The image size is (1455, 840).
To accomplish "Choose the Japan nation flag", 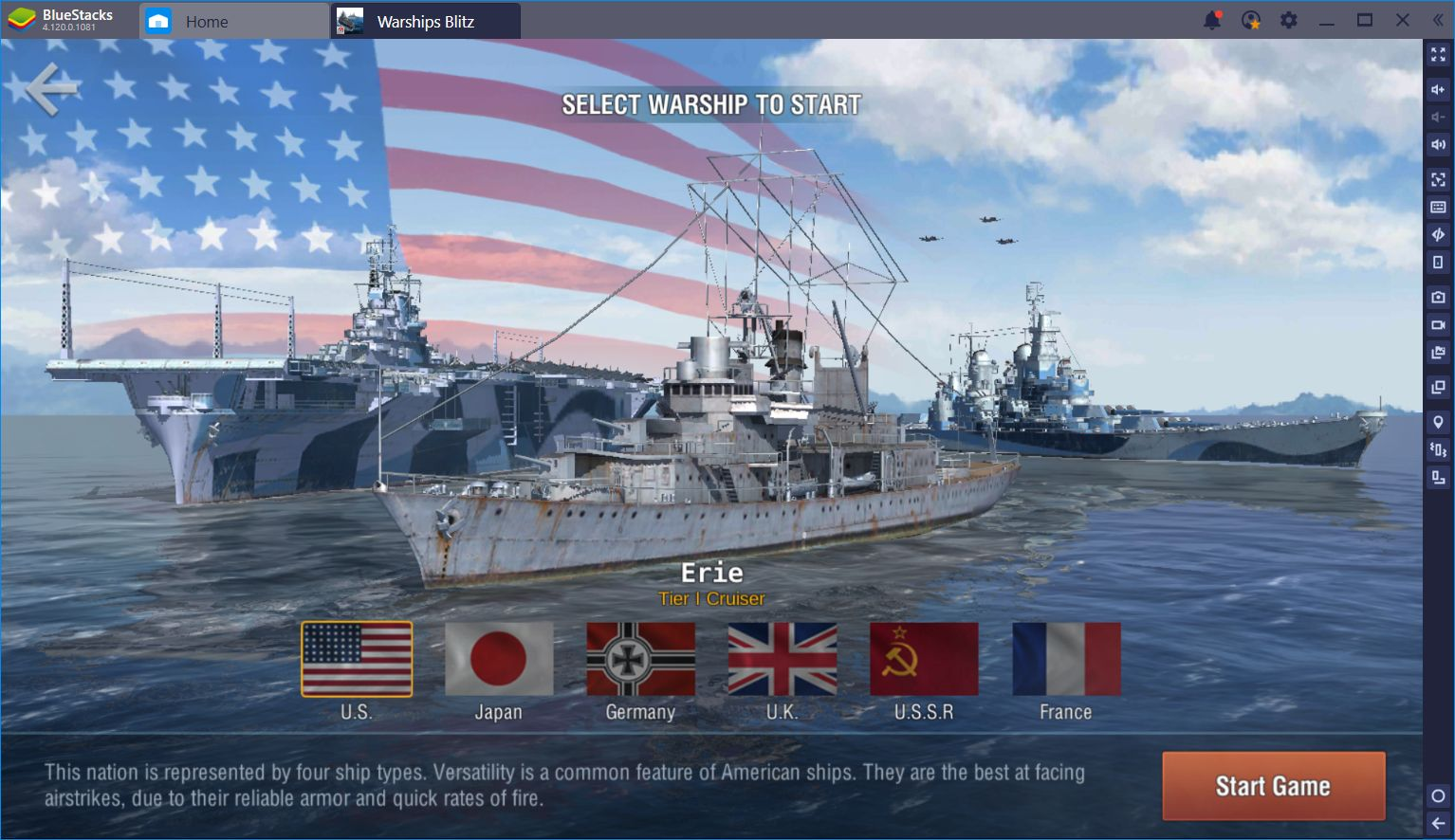I will coord(499,659).
